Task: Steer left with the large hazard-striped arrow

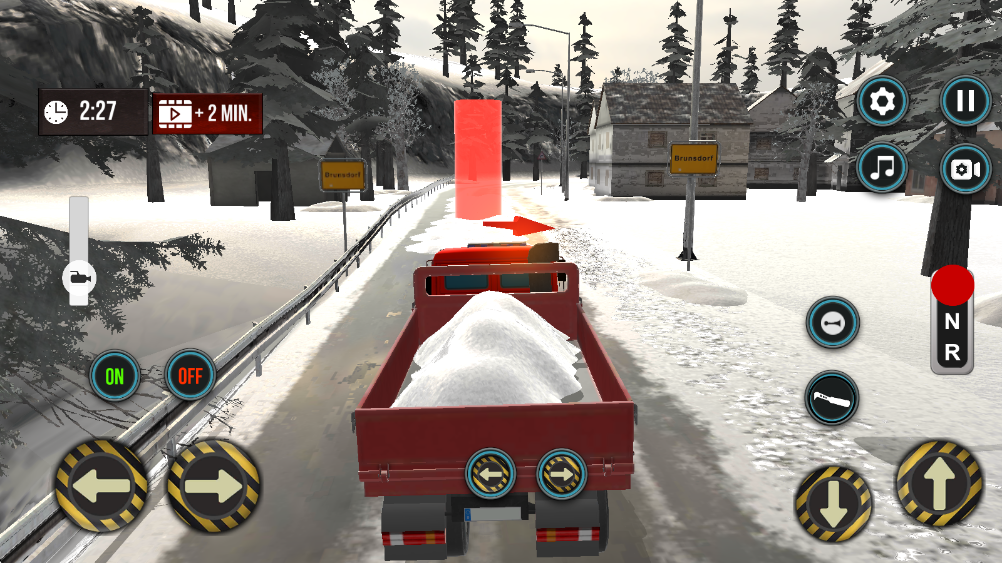Action: (102, 486)
